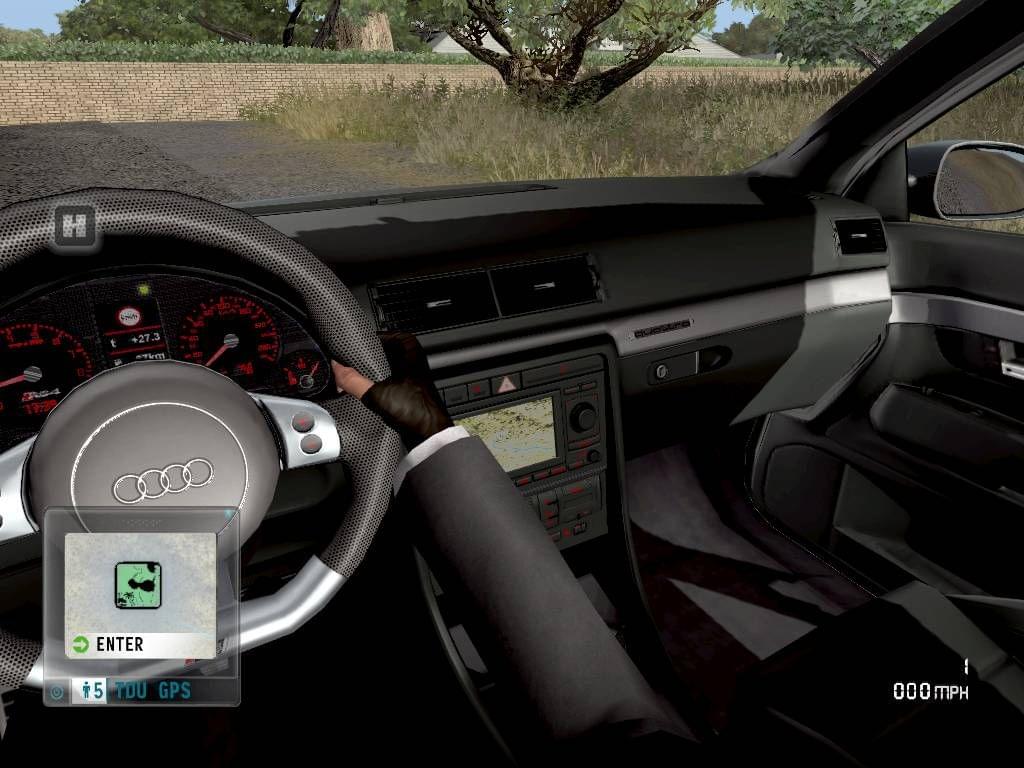Screen dimensions: 1024x768
Task: Select the green location icon on GPS
Action: tap(138, 586)
